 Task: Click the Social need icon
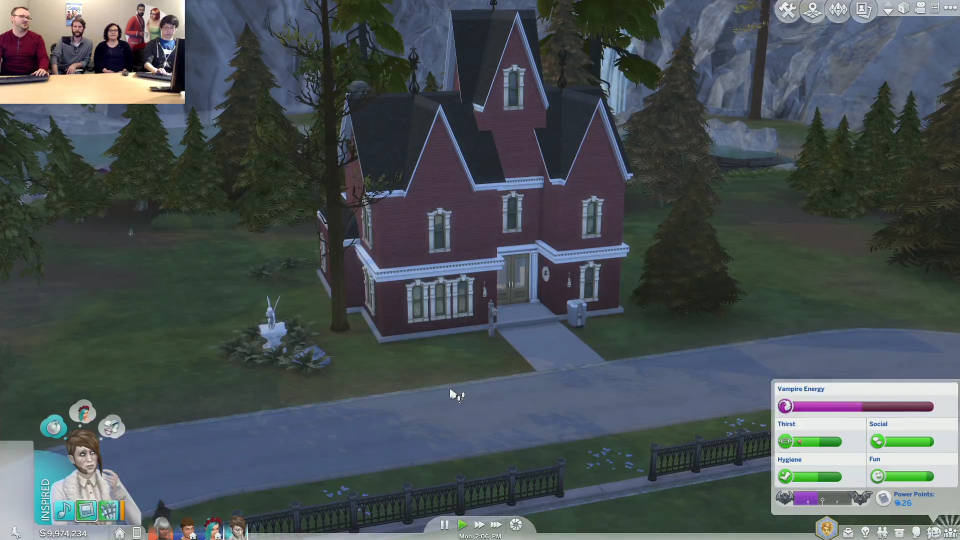coord(877,441)
